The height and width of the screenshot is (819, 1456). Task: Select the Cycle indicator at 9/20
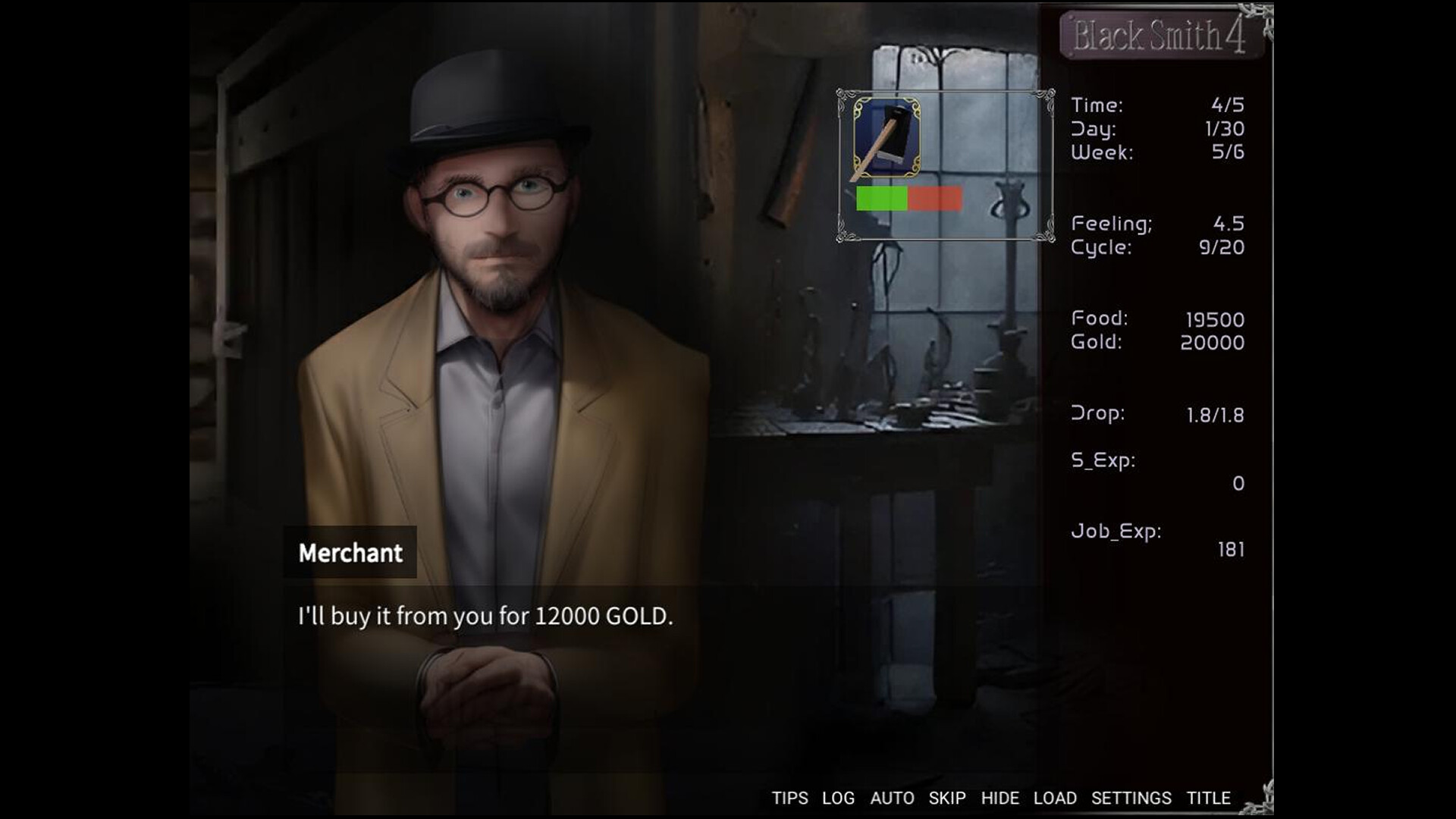tap(1153, 246)
